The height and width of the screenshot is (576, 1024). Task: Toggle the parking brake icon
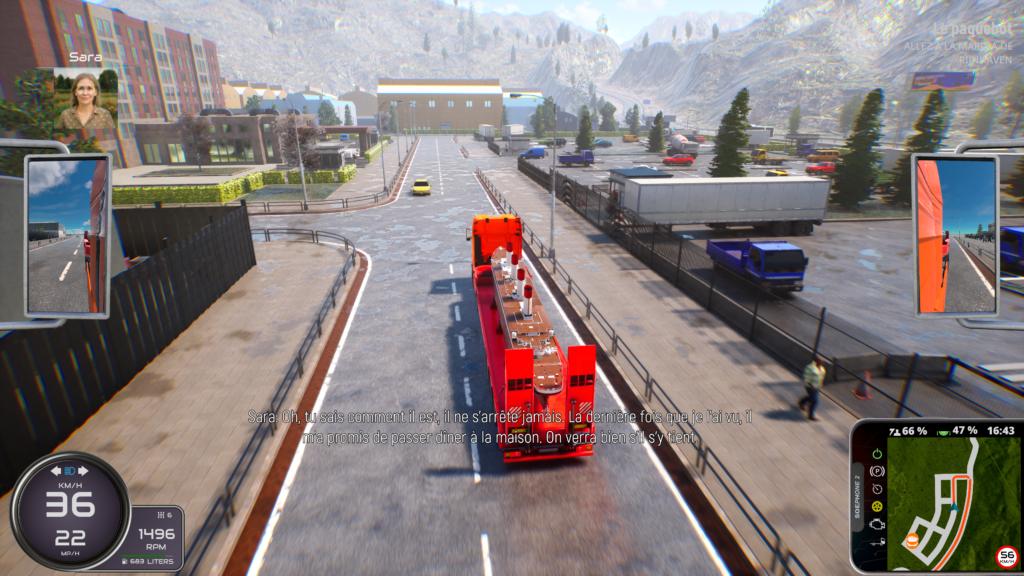tap(877, 471)
